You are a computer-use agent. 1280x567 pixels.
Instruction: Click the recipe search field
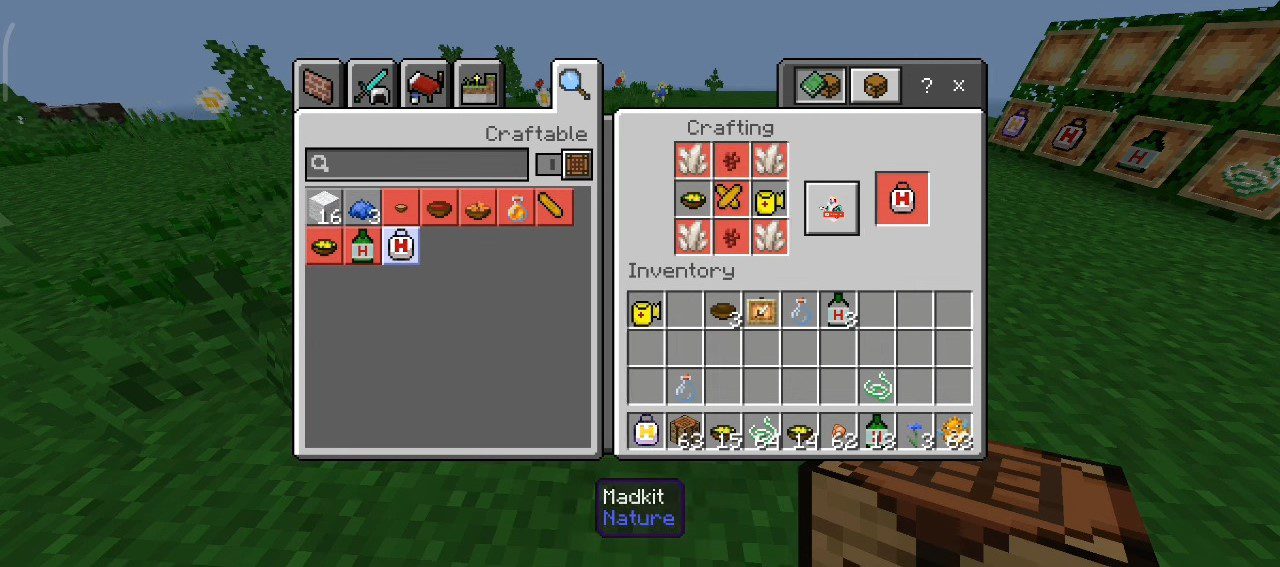click(417, 164)
